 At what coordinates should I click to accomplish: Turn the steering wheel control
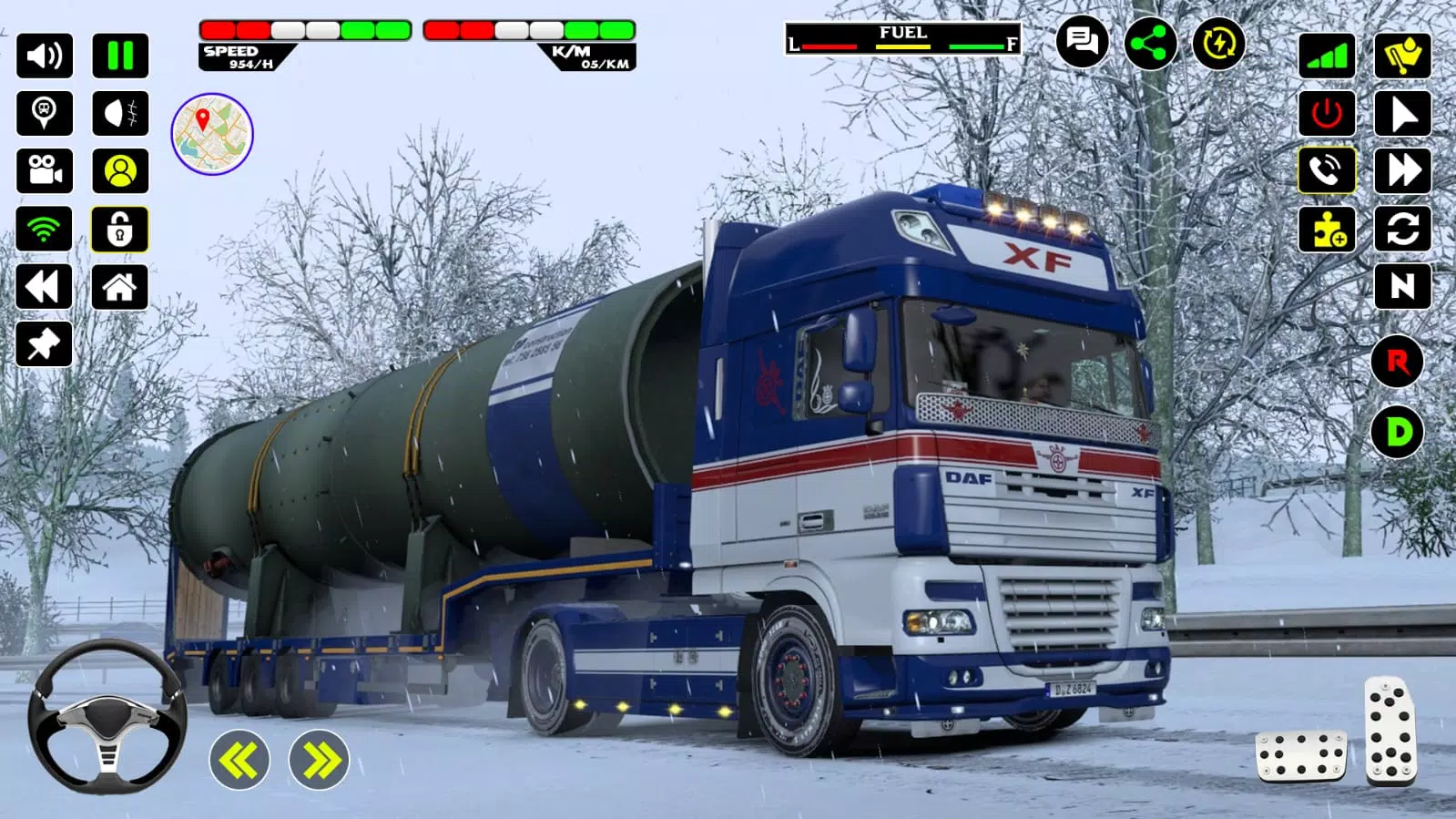[107, 715]
